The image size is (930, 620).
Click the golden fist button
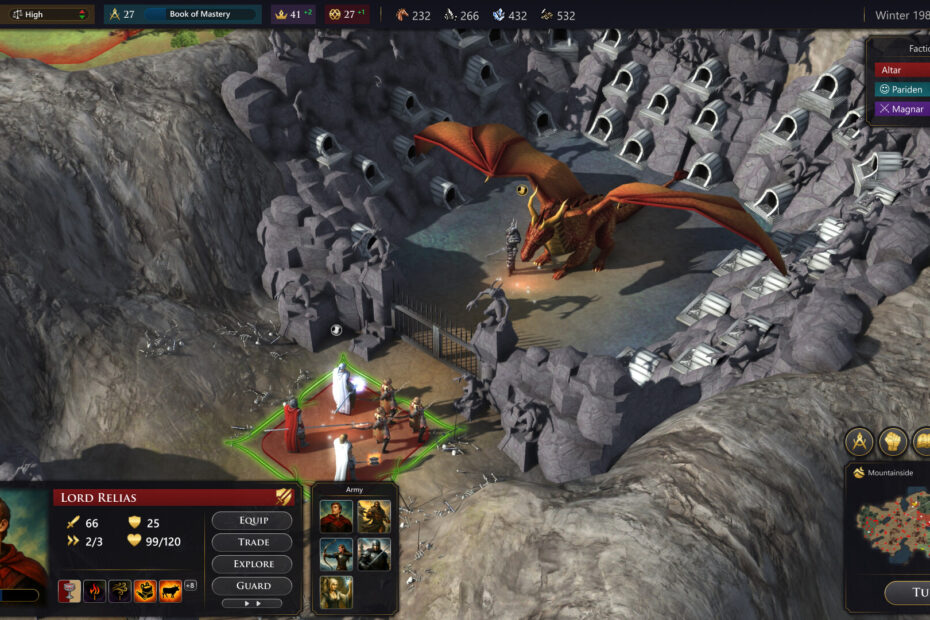pos(893,441)
